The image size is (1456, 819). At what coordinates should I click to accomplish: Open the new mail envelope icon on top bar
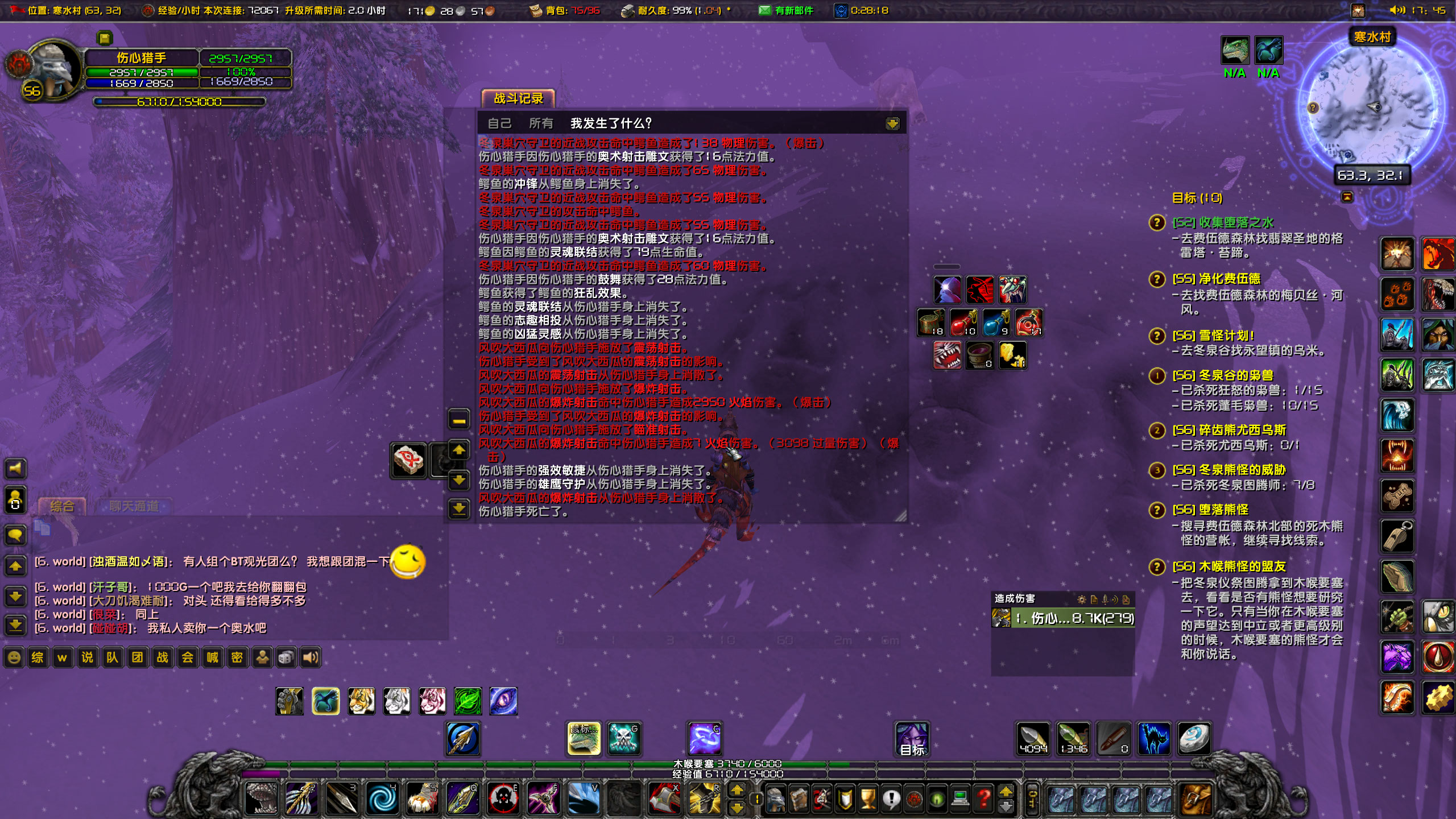click(764, 10)
